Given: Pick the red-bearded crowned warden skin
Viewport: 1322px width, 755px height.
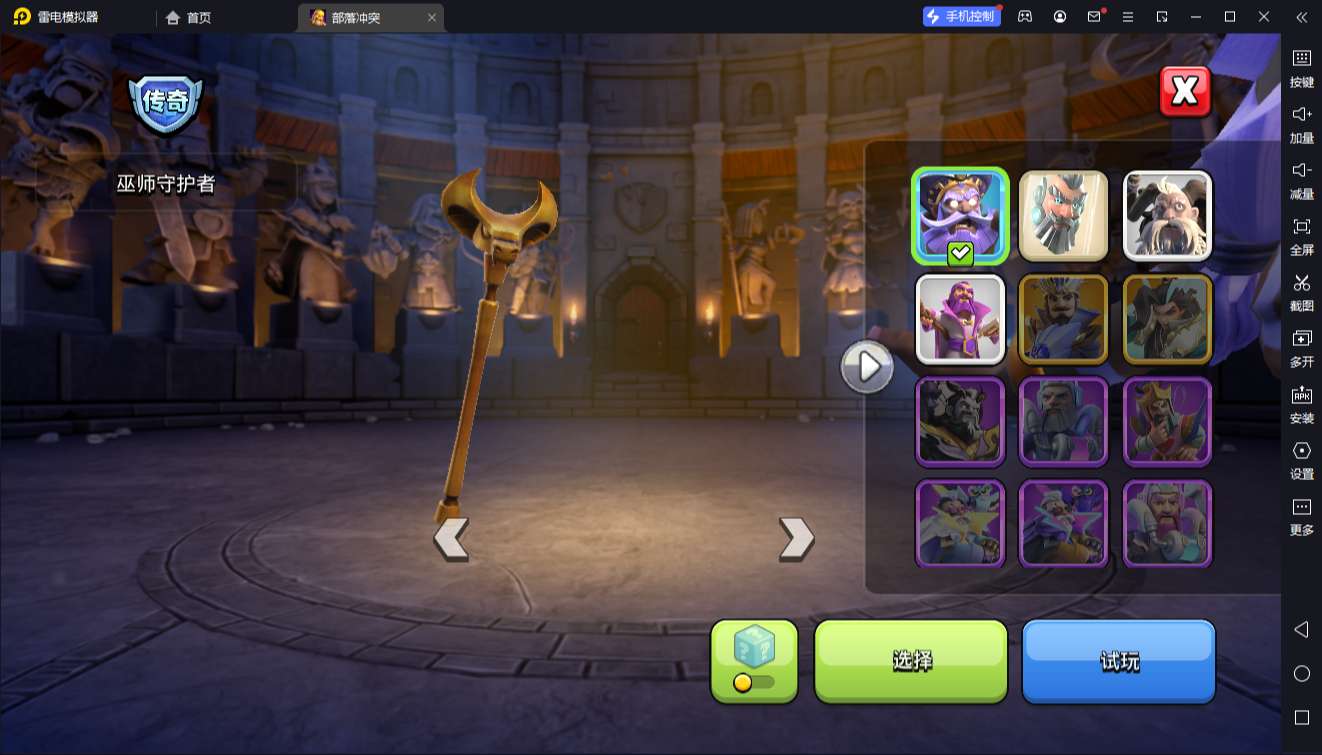Looking at the screenshot, I should coord(1167,422).
